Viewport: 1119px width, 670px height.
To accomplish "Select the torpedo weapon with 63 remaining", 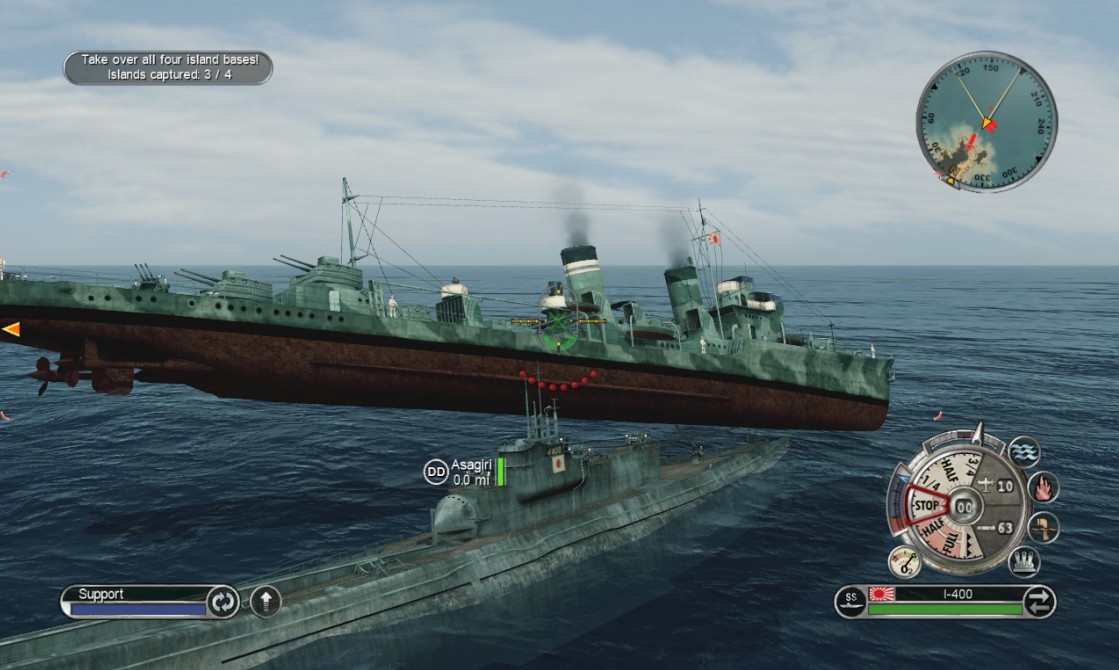I will coord(997,527).
